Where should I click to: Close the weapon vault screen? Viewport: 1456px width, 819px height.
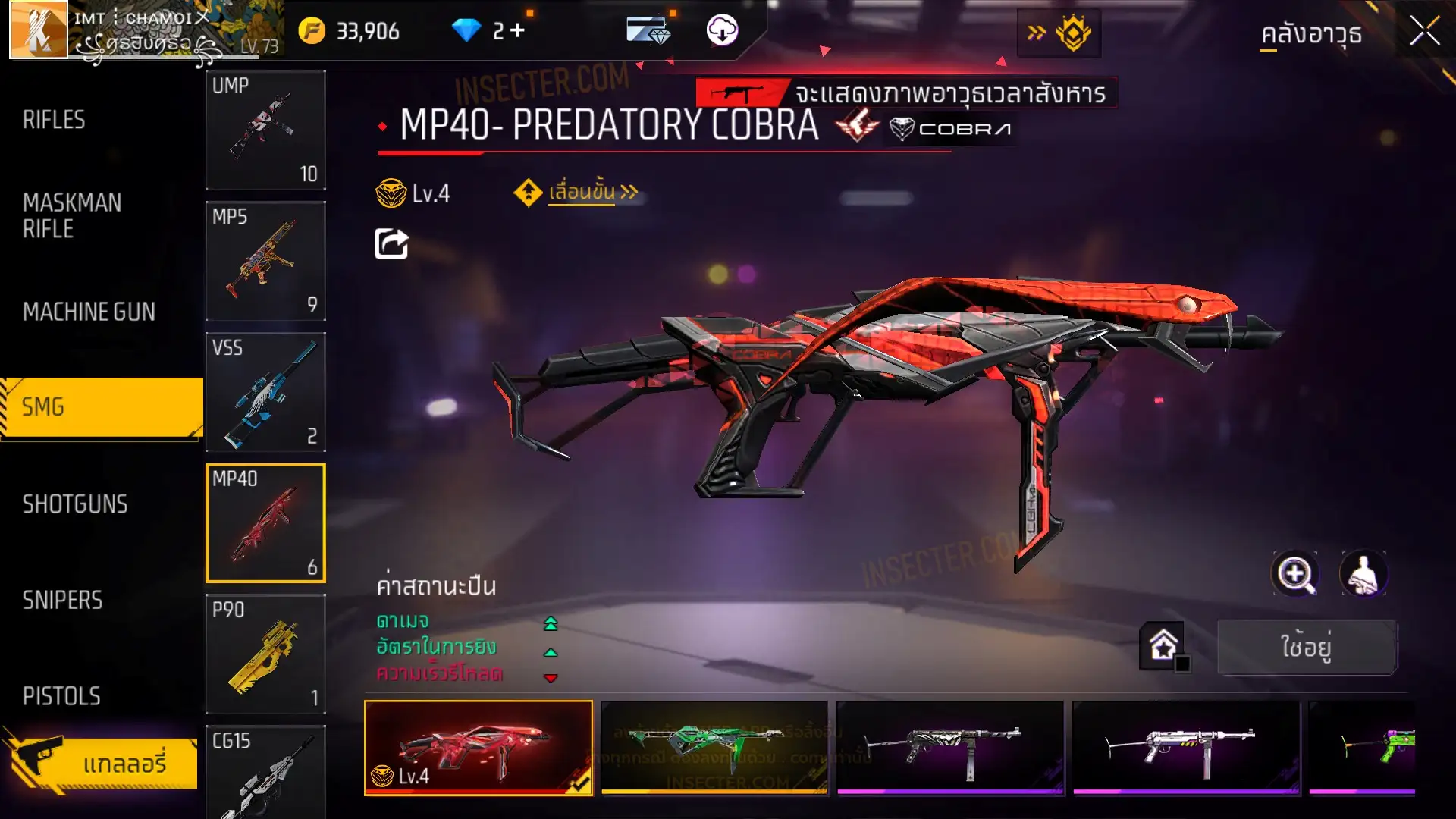tap(1424, 32)
